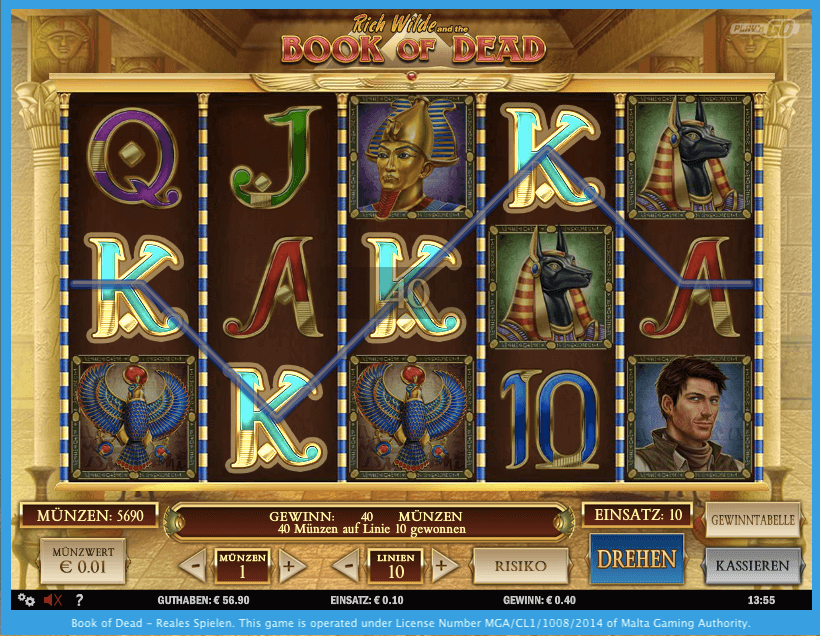Open the Gewinntabelle paytable

753,520
